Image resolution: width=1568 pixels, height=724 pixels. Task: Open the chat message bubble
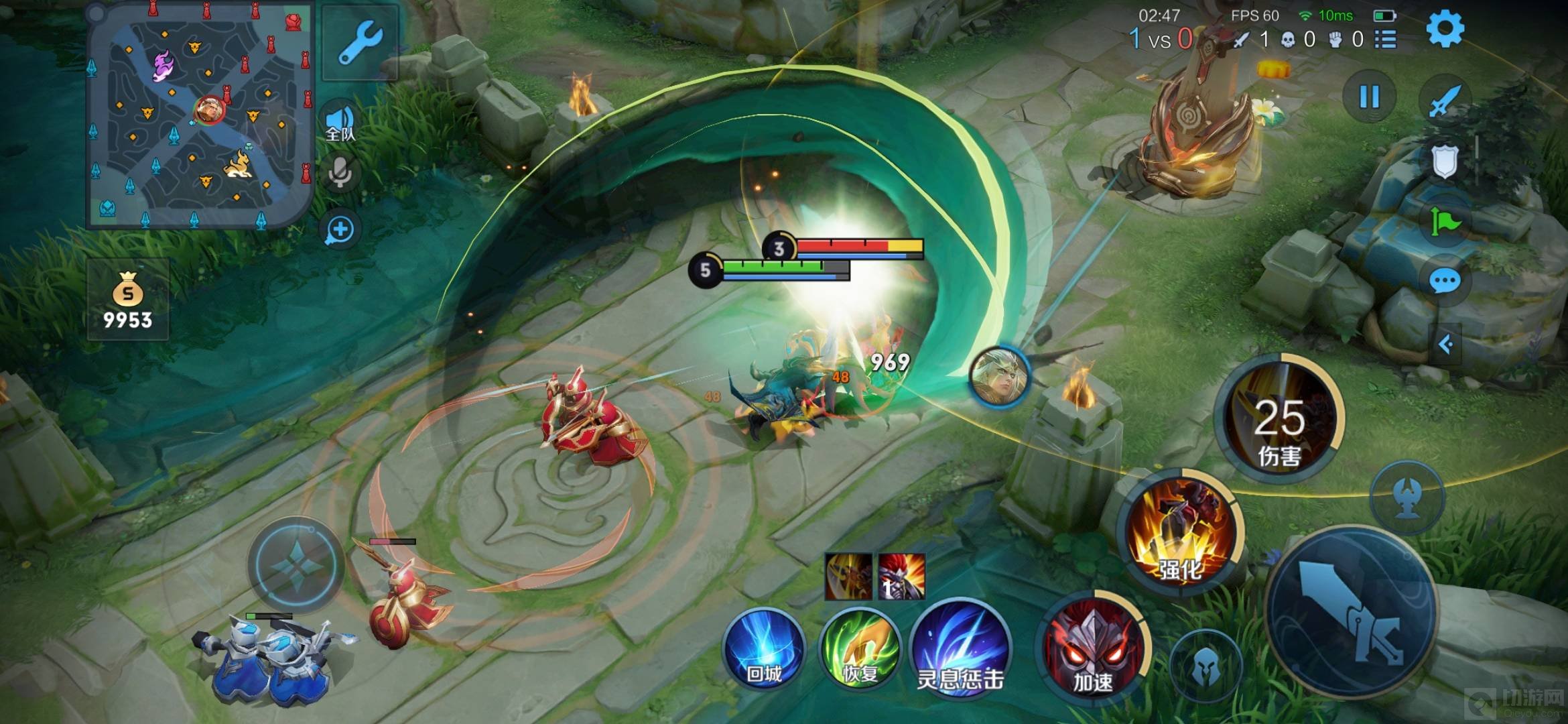(x=1444, y=281)
